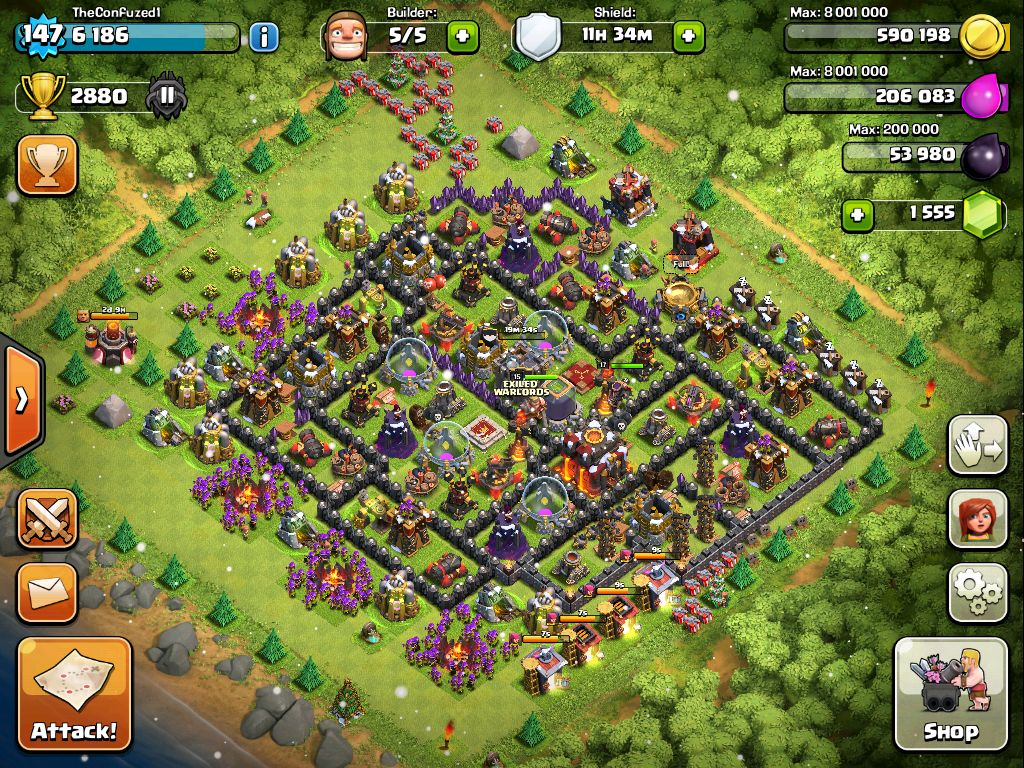Viewport: 1024px width, 768px height.
Task: Expand the clan chat side arrow
Action: click(x=22, y=399)
